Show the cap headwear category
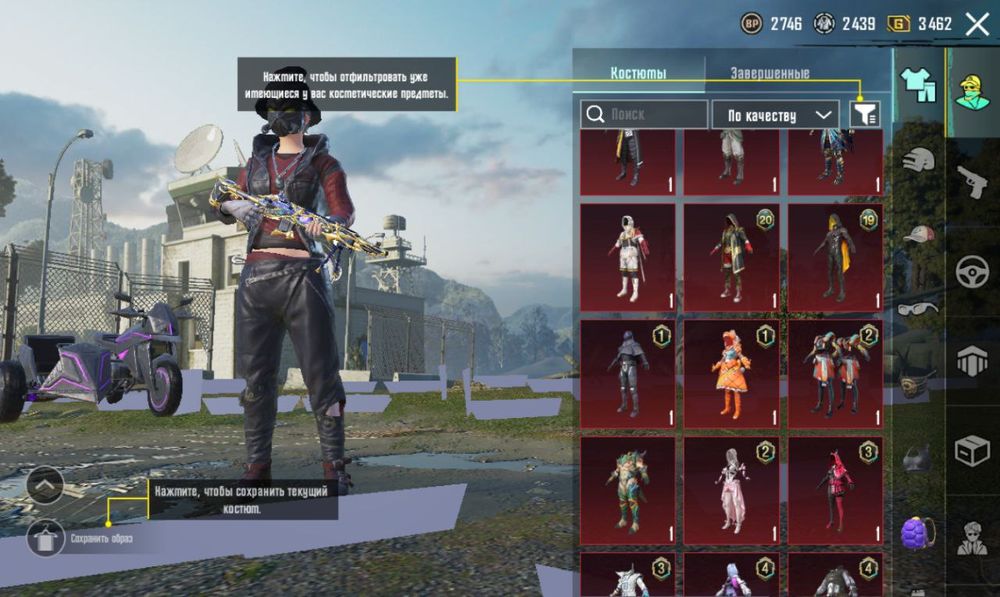1000x597 pixels. tap(918, 234)
